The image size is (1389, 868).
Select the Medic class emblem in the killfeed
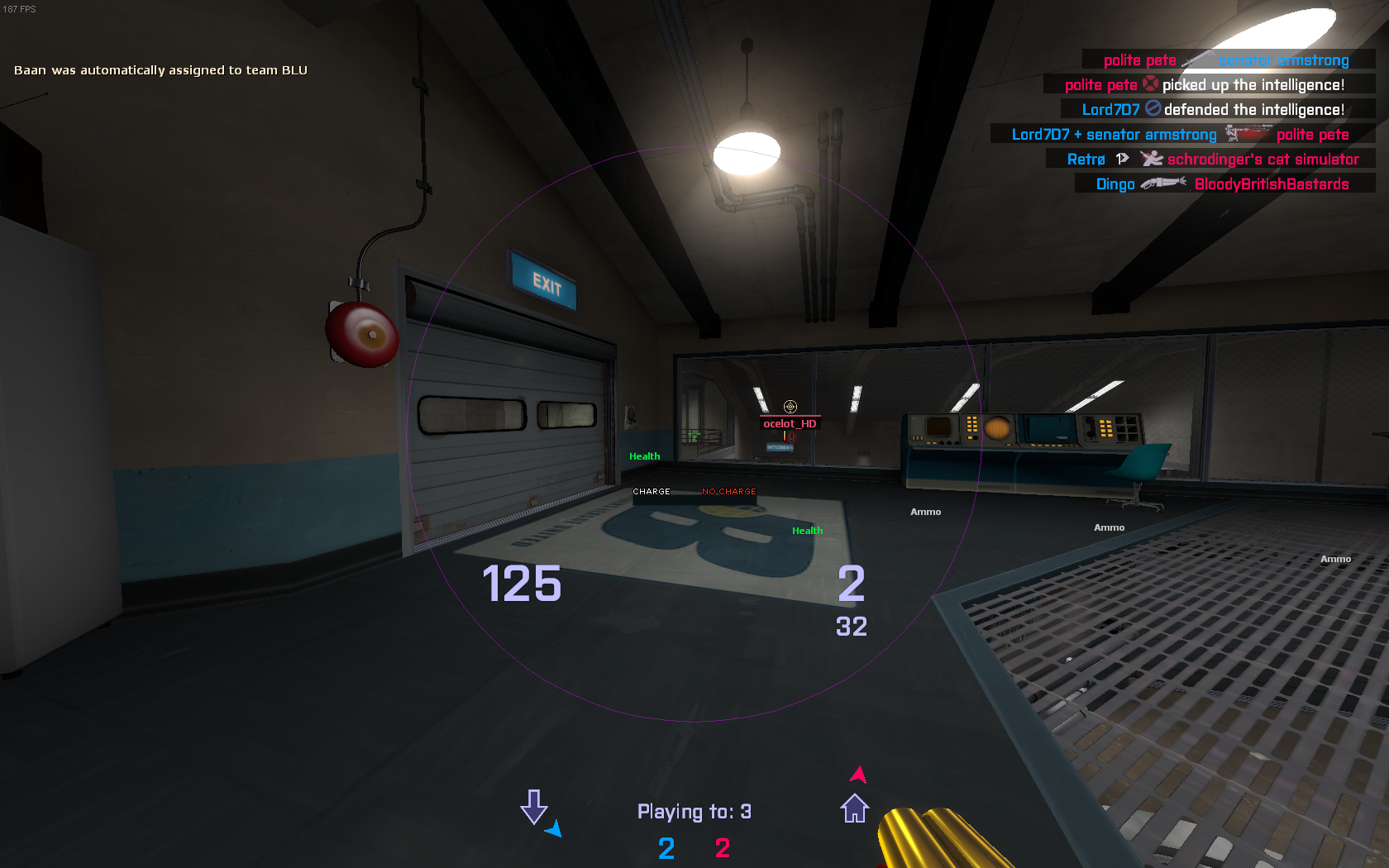point(1152,85)
